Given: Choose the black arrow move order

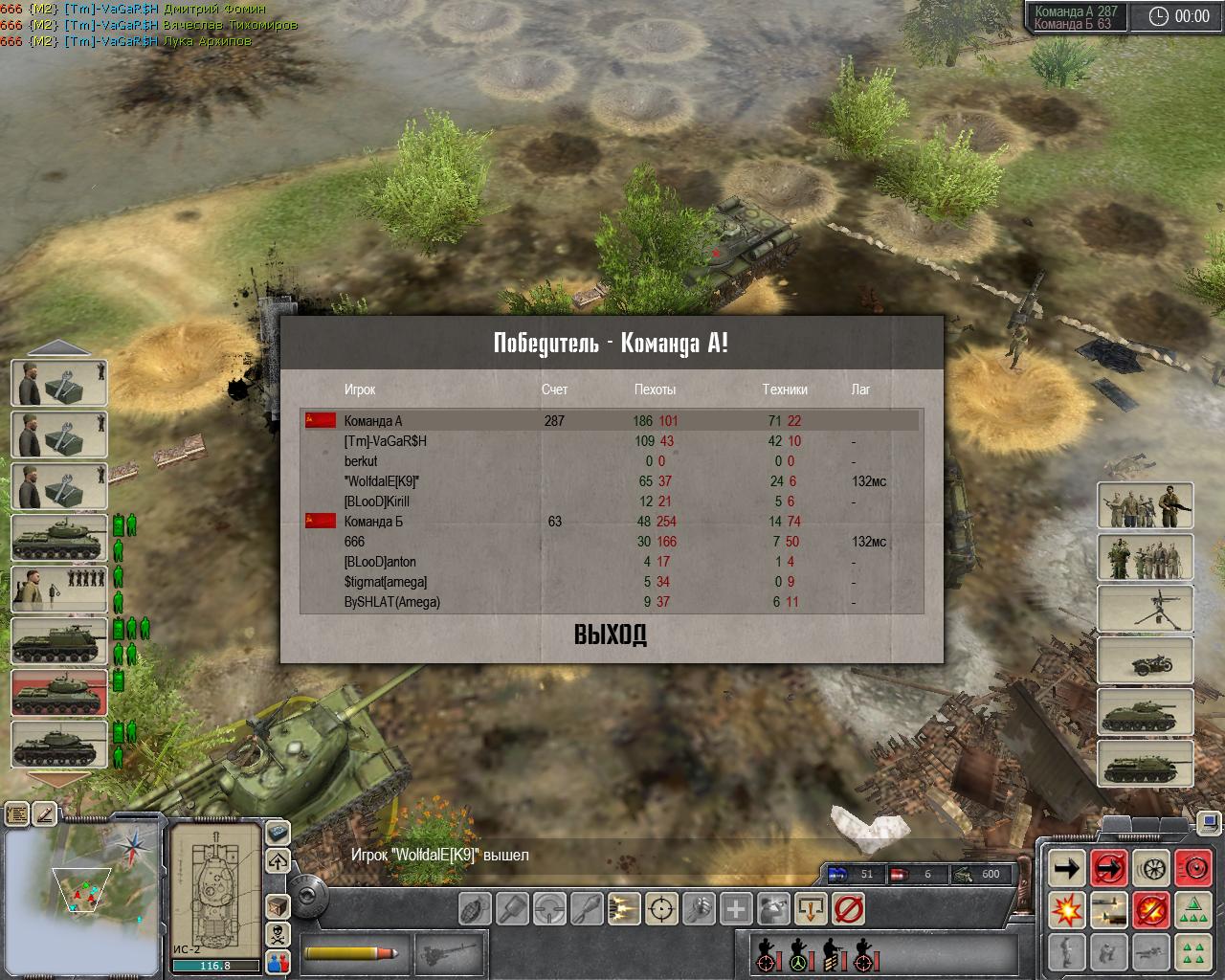Looking at the screenshot, I should 1066,869.
